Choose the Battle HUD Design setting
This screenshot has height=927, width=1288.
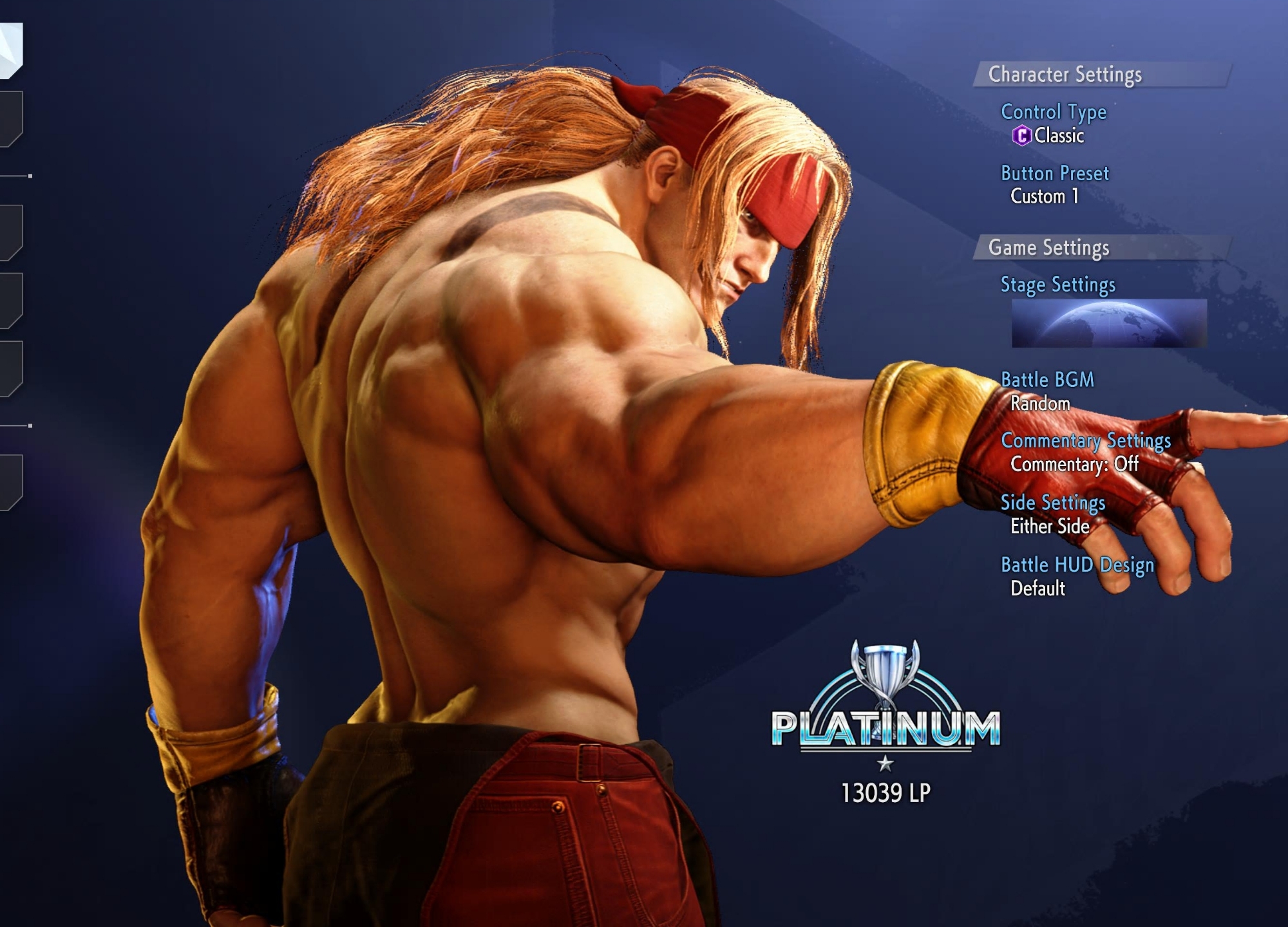coord(1077,565)
